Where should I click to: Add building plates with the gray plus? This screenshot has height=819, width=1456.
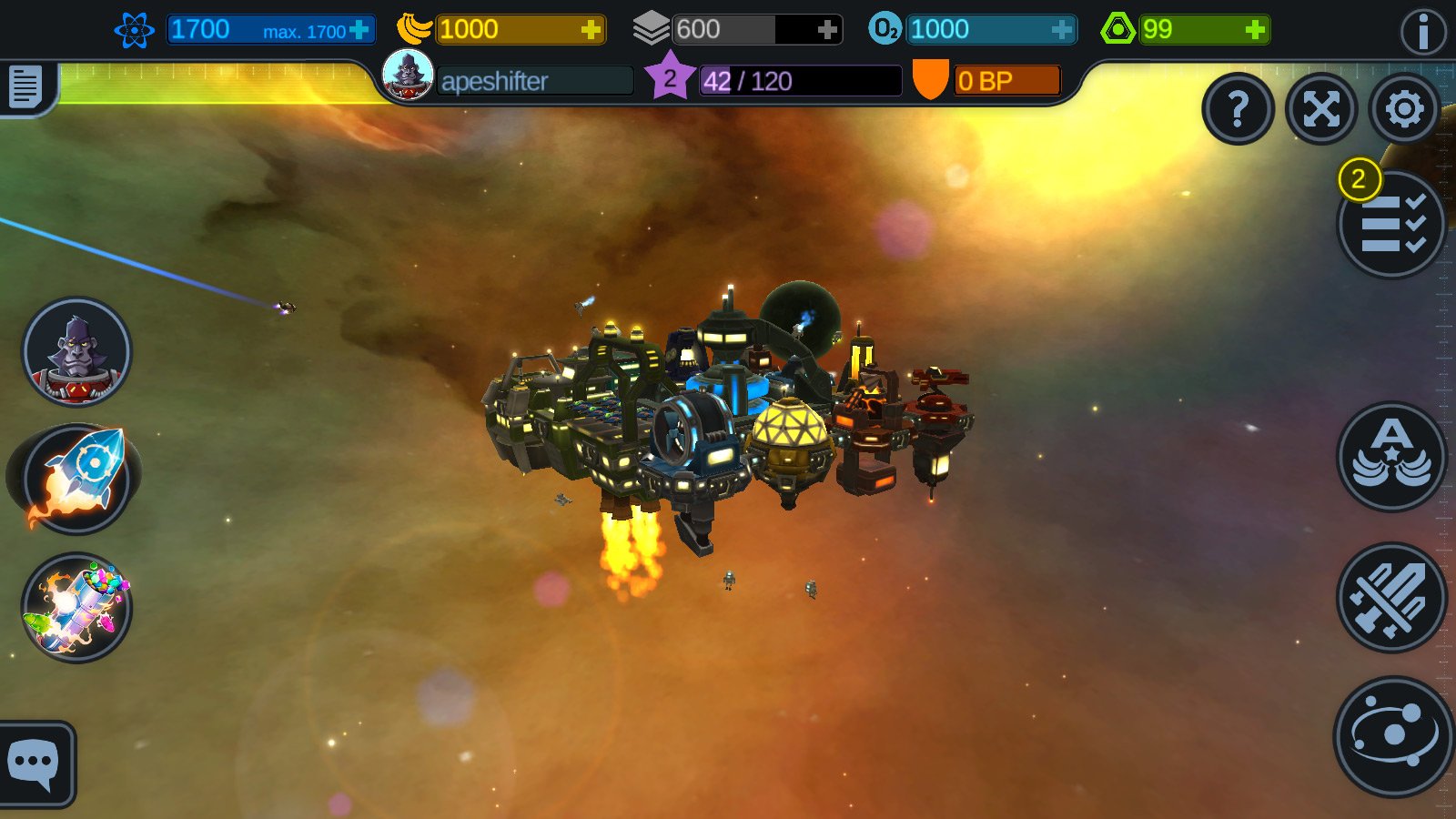point(826,29)
